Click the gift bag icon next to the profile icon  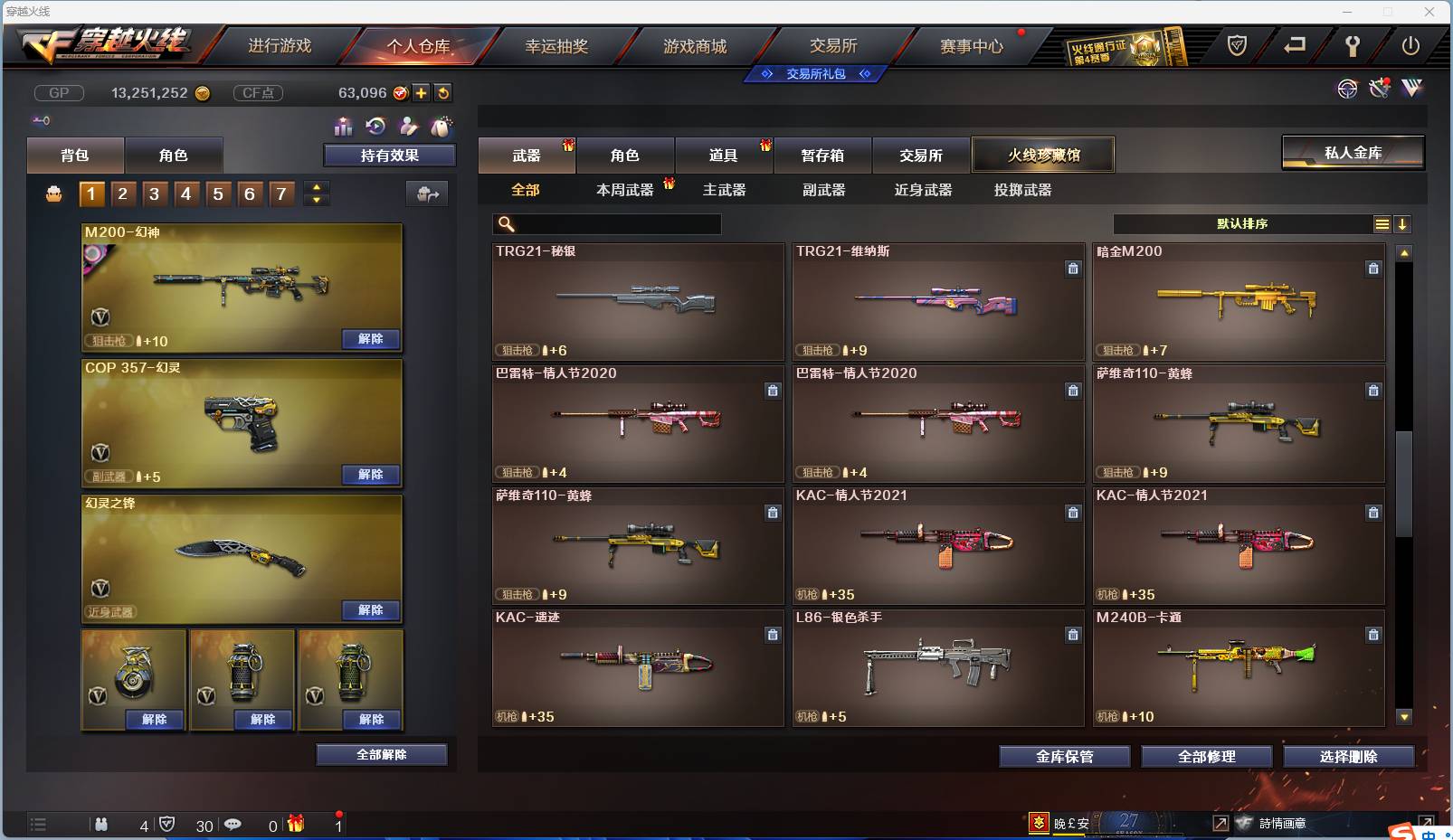tap(440, 127)
